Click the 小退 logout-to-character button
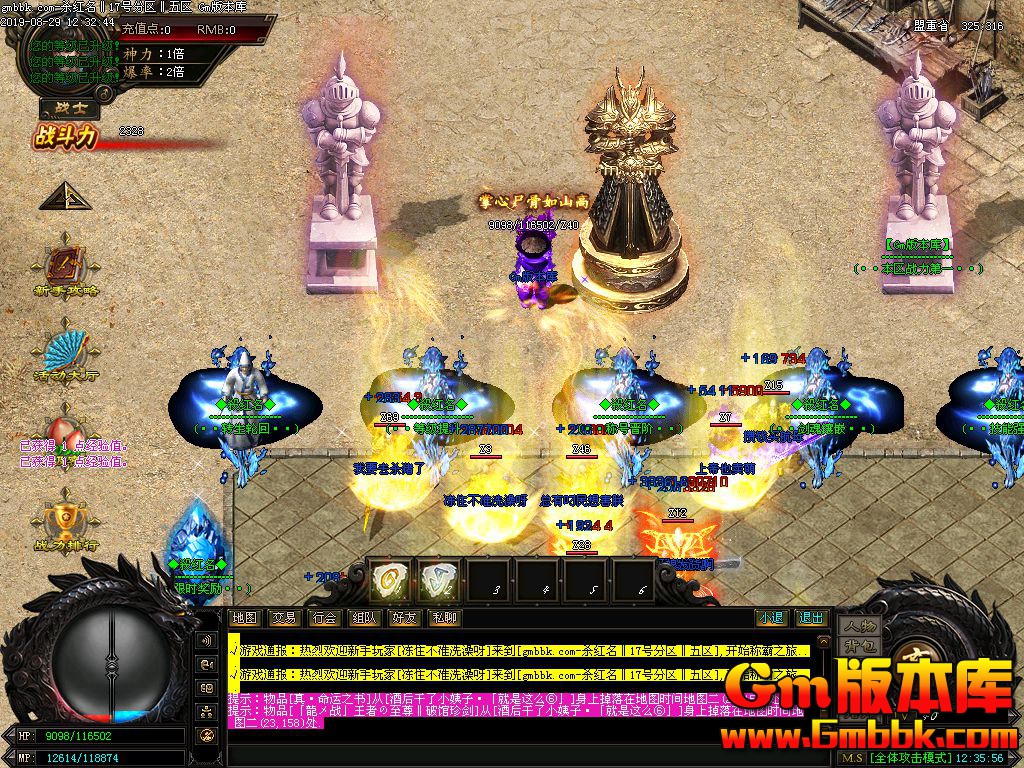The height and width of the screenshot is (768, 1024). [x=770, y=618]
